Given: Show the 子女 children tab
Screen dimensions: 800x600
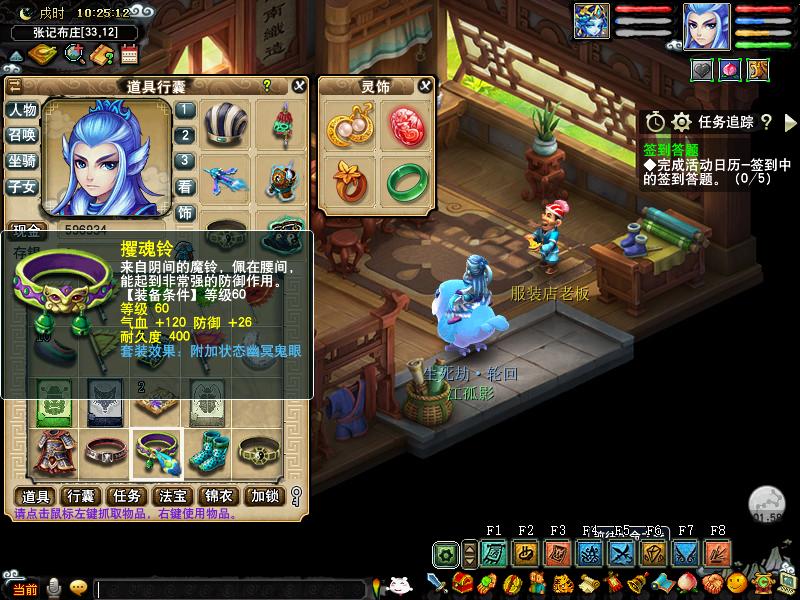Looking at the screenshot, I should (22, 186).
